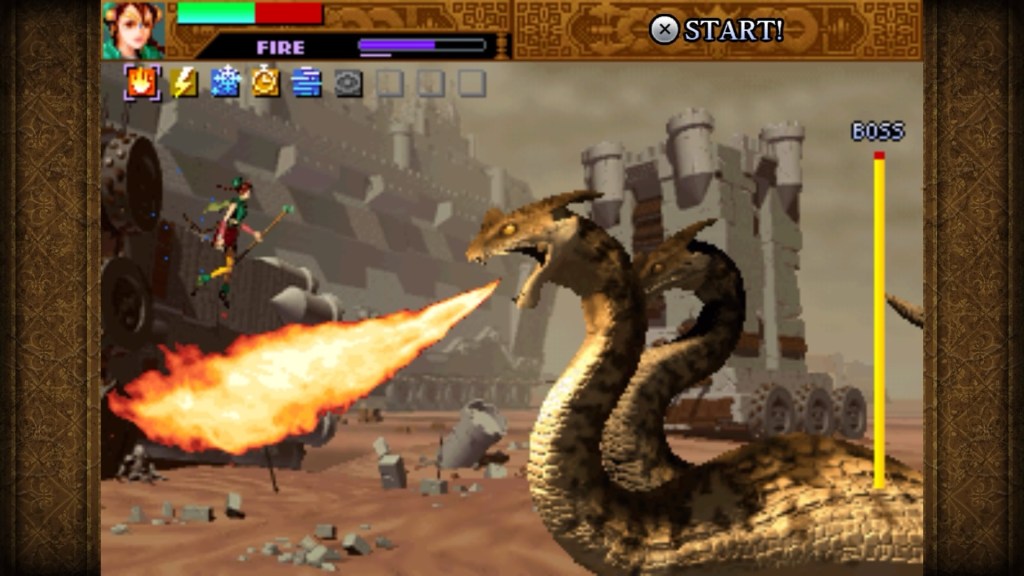
Task: Select the grey eye spell icon
Action: pyautogui.click(x=348, y=83)
